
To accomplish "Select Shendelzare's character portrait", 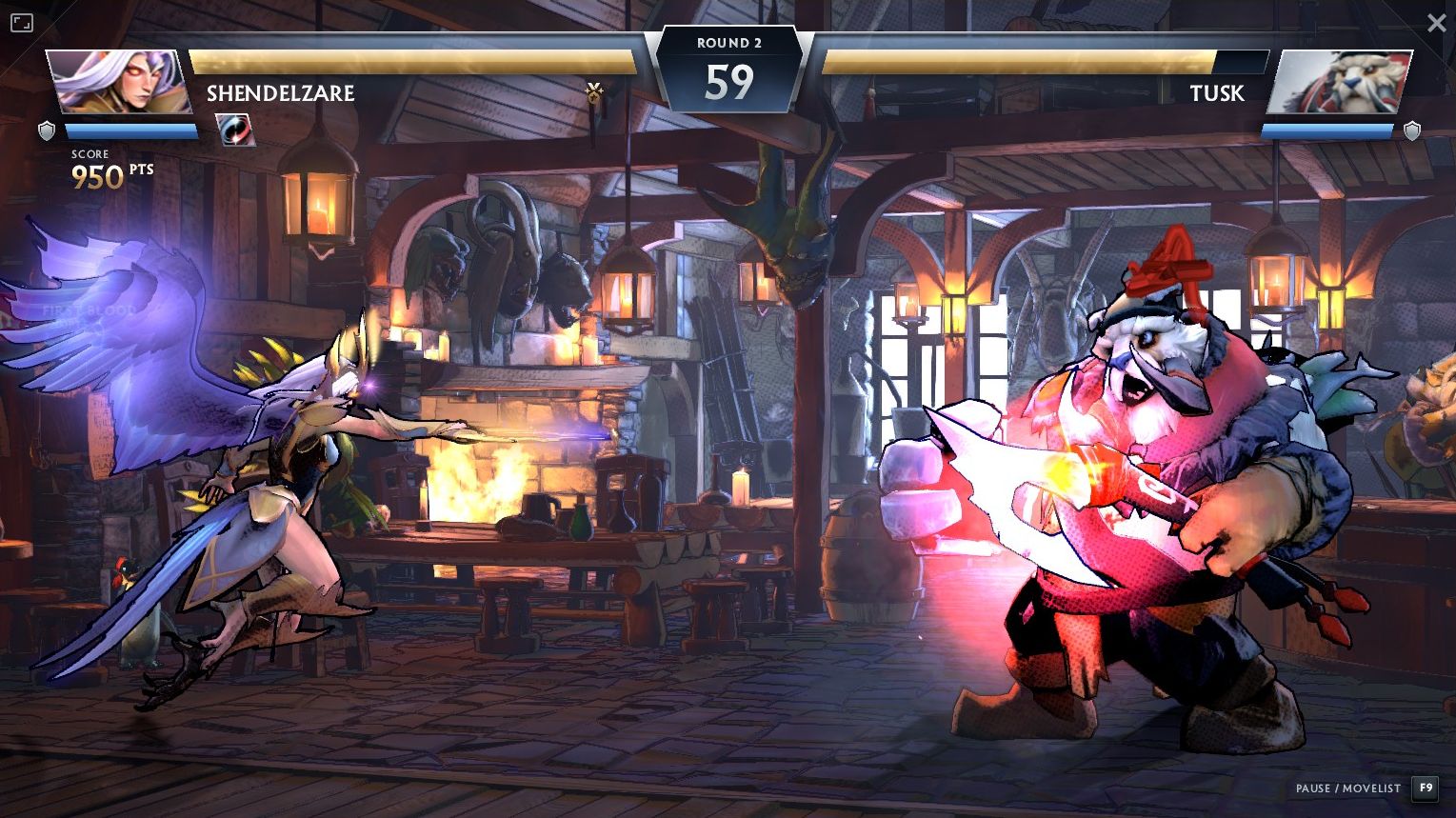I will click(x=118, y=82).
